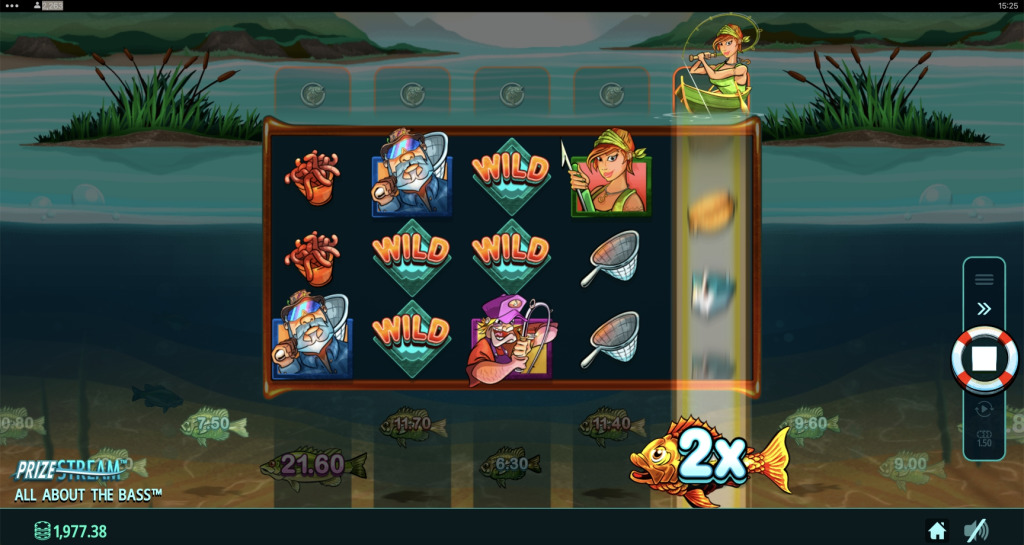1024x545 pixels.
Task: Open the bet selector showing 1.50
Action: [984, 438]
